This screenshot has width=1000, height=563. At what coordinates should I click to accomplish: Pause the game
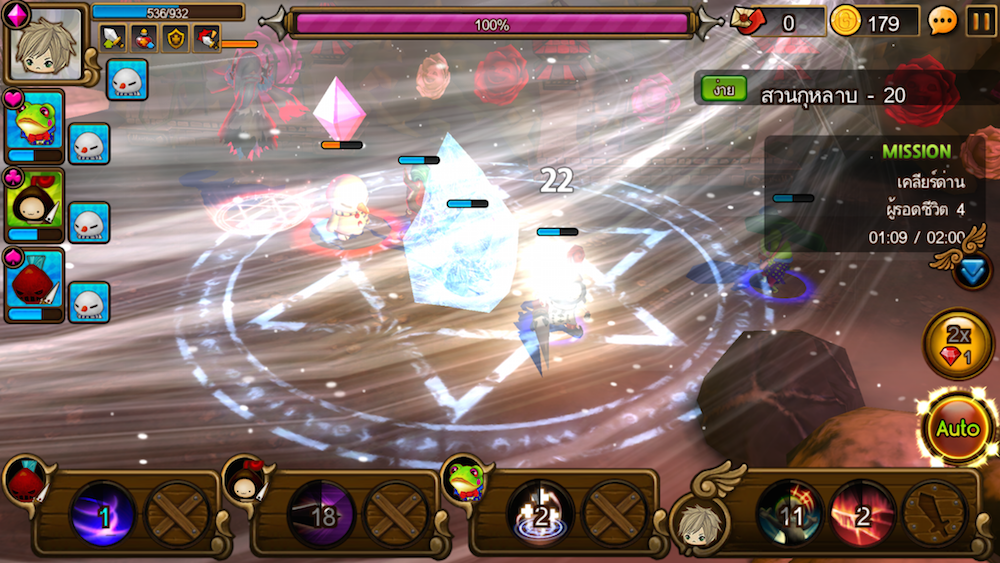tap(980, 21)
